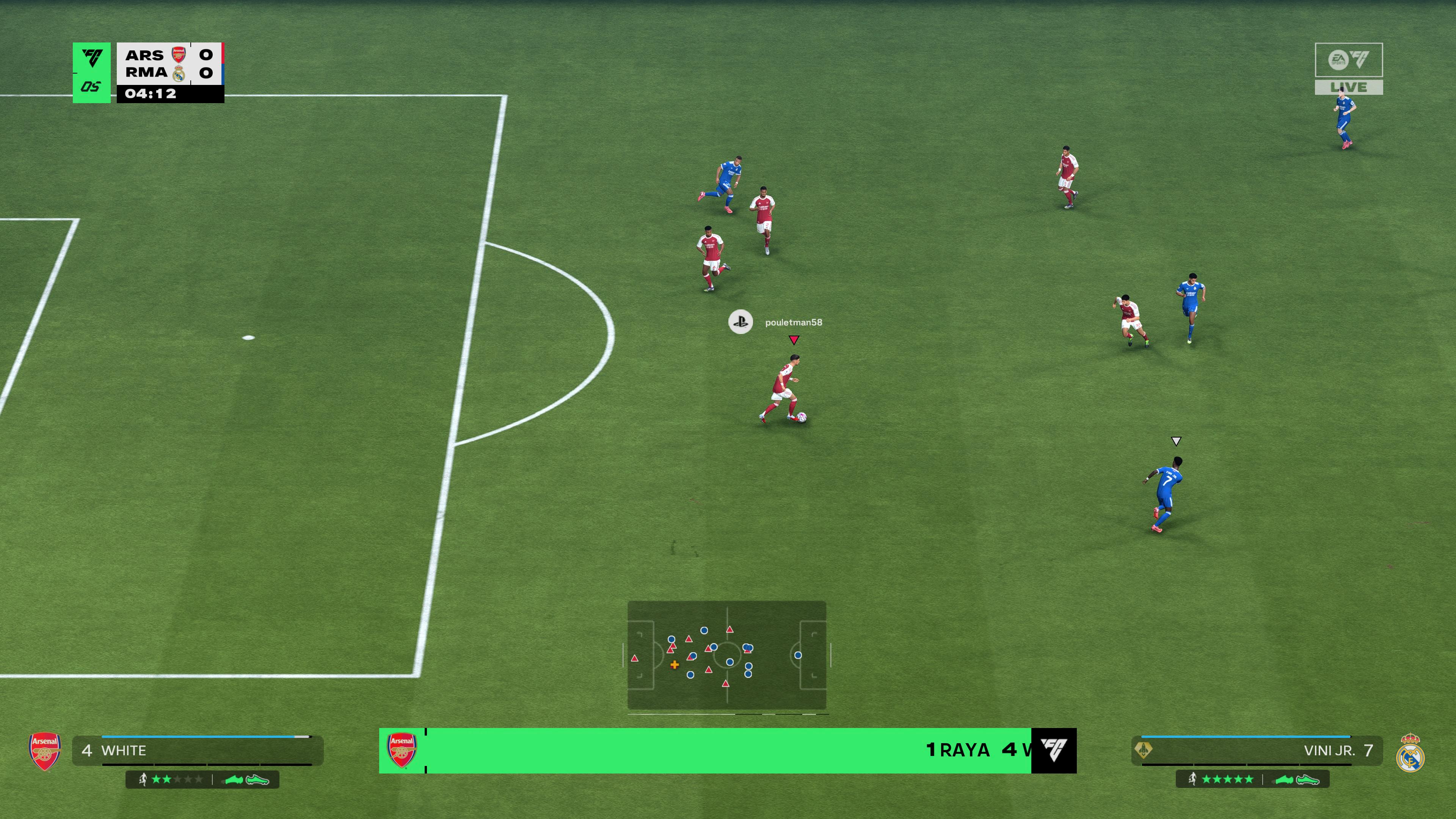Click the EA Sports FC LIVE badge
This screenshot has height=819, width=1456.
tap(1349, 69)
